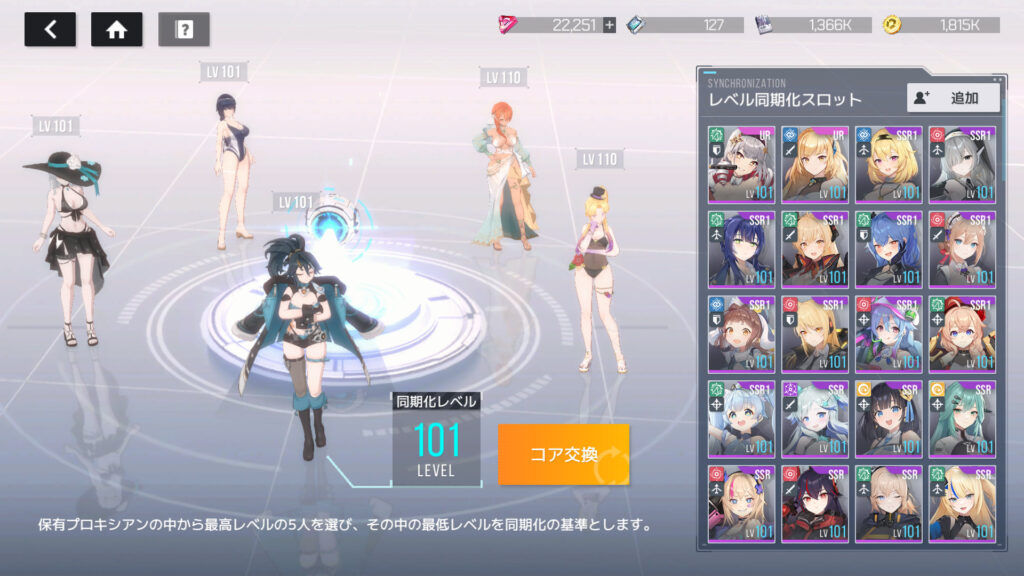
Task: Add more gems with the plus button
Action: 609,25
